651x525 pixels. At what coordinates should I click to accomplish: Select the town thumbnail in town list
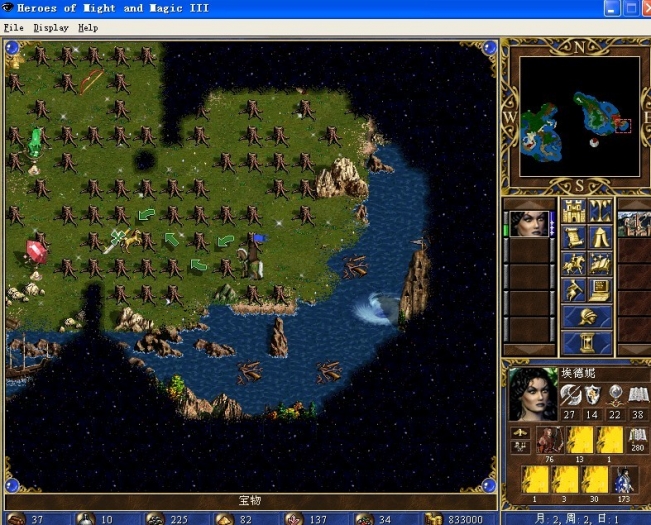(634, 224)
